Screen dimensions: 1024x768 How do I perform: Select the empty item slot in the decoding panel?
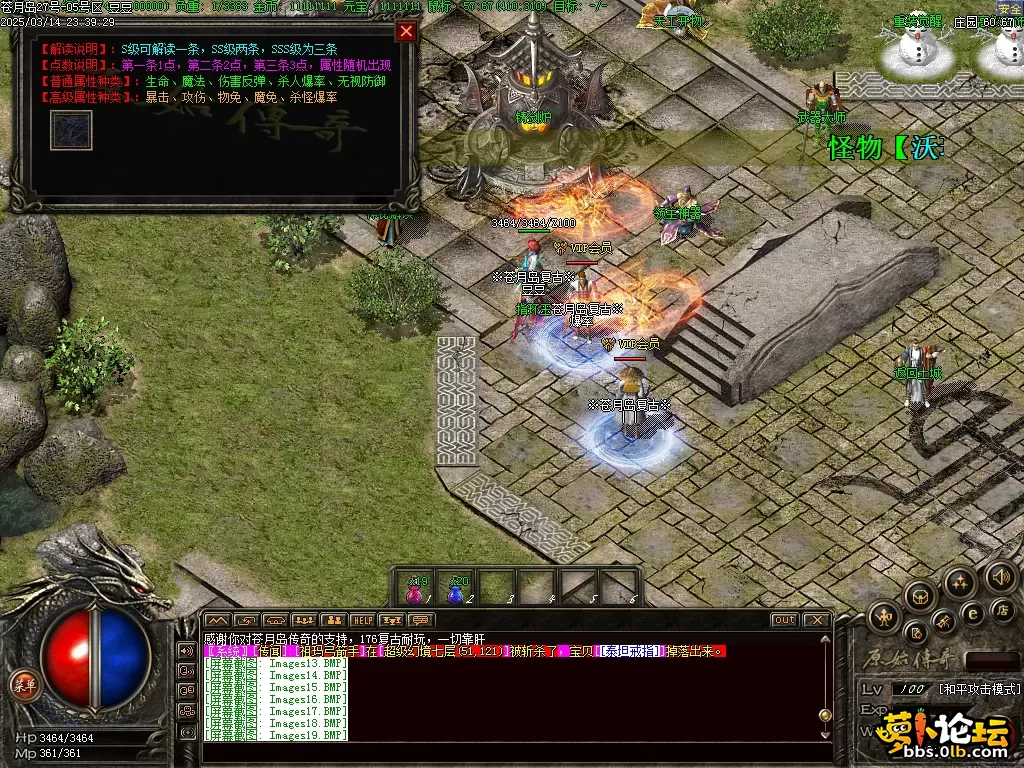coord(71,130)
